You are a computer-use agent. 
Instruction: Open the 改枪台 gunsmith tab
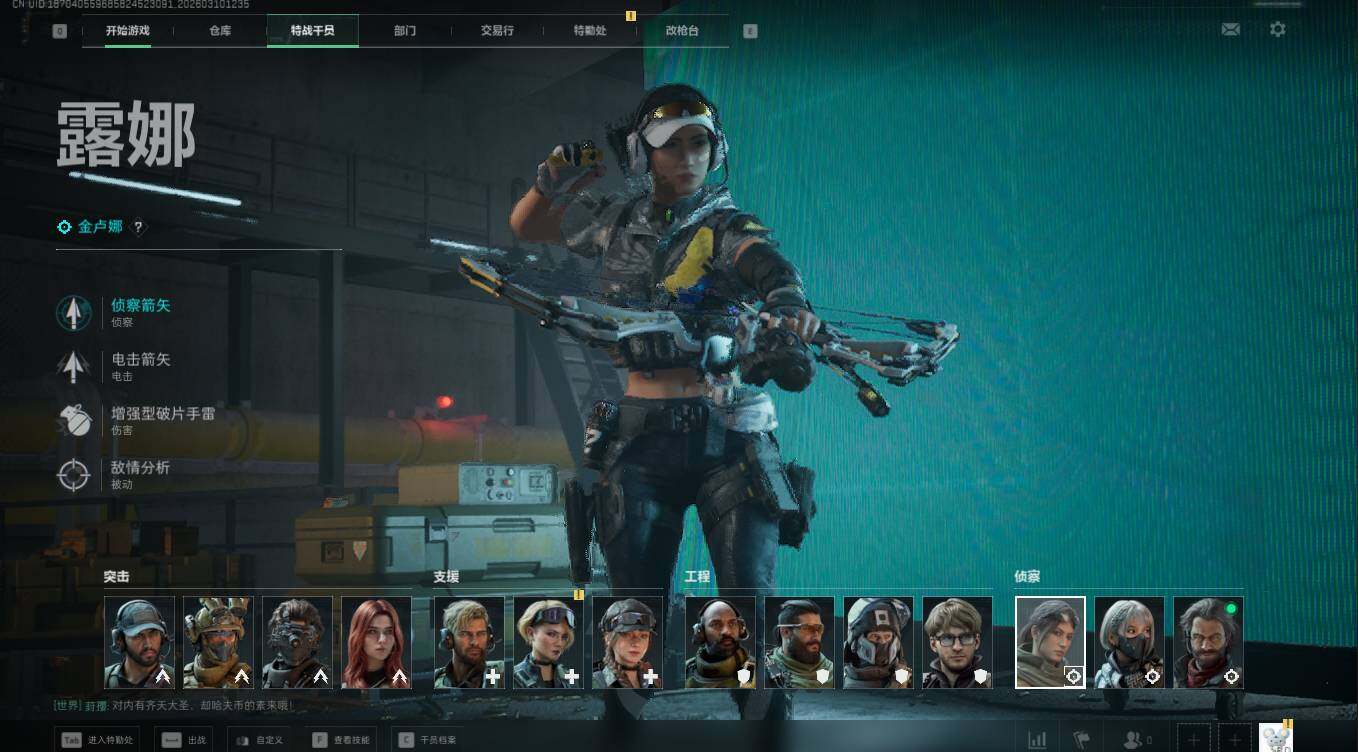(x=682, y=31)
